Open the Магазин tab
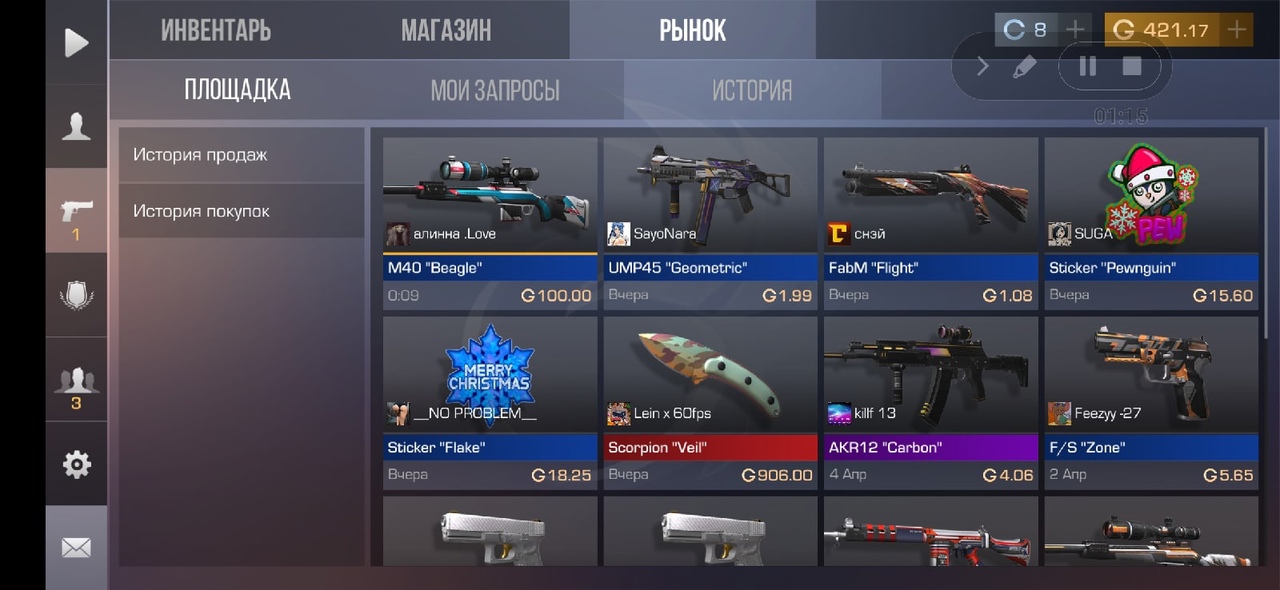 446,30
